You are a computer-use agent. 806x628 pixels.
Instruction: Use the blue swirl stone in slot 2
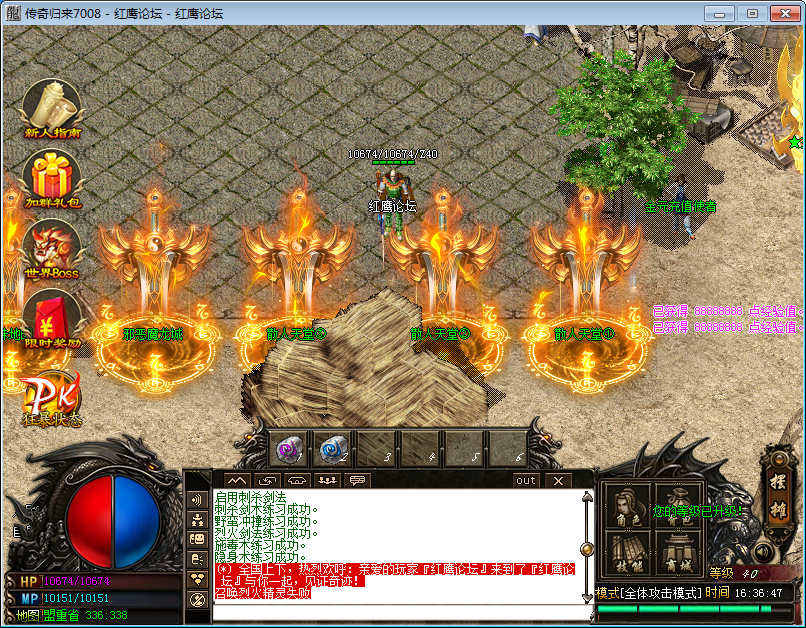[335, 451]
